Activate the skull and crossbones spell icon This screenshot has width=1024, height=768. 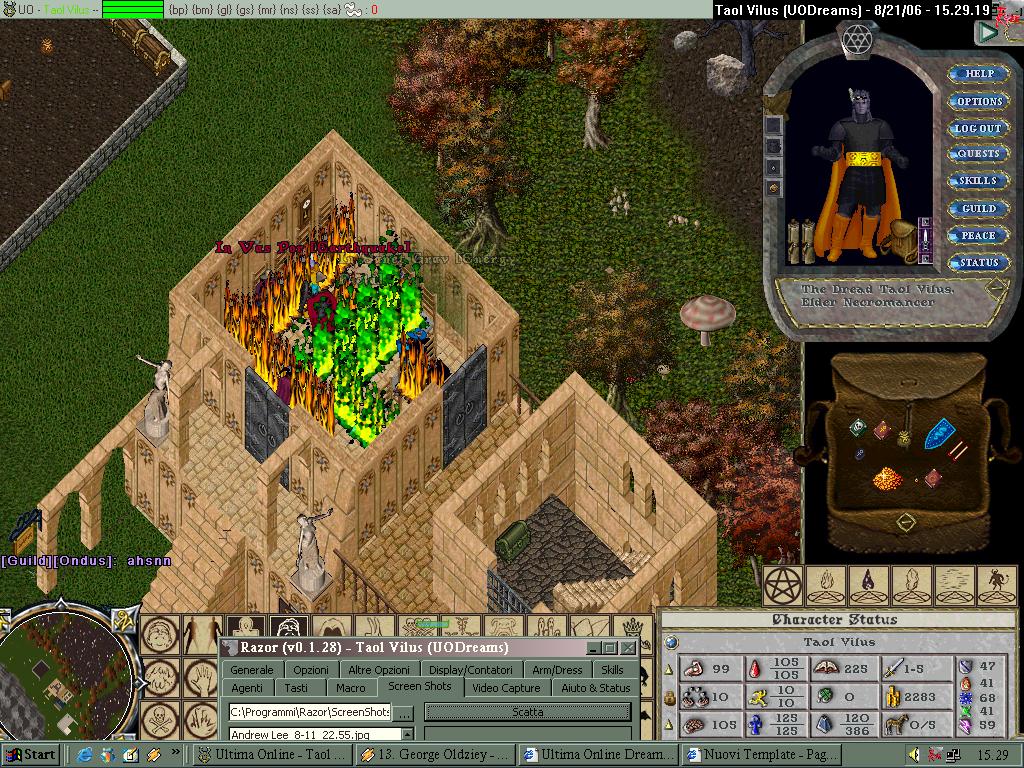click(161, 718)
